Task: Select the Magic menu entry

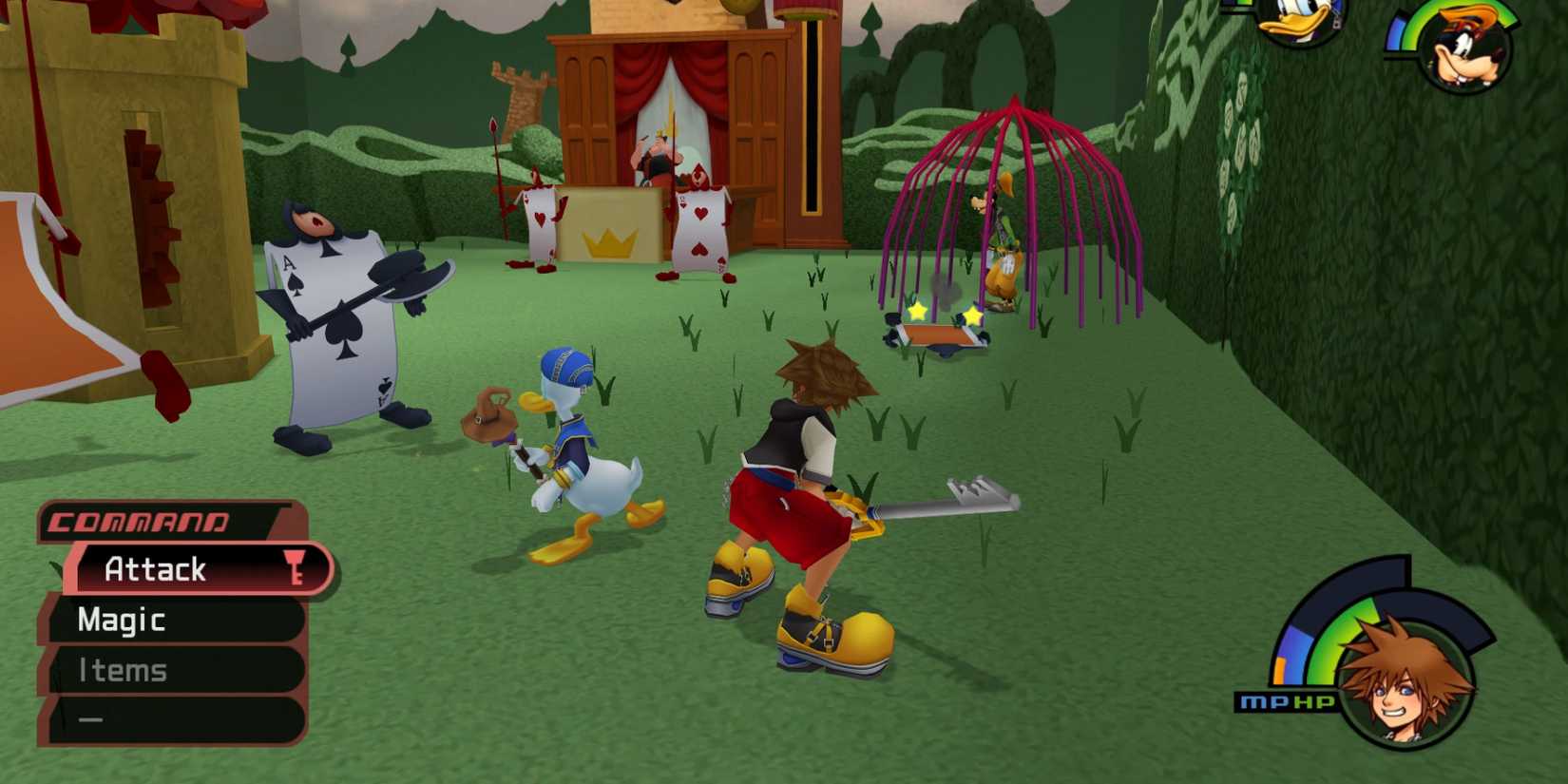Action: (119, 620)
